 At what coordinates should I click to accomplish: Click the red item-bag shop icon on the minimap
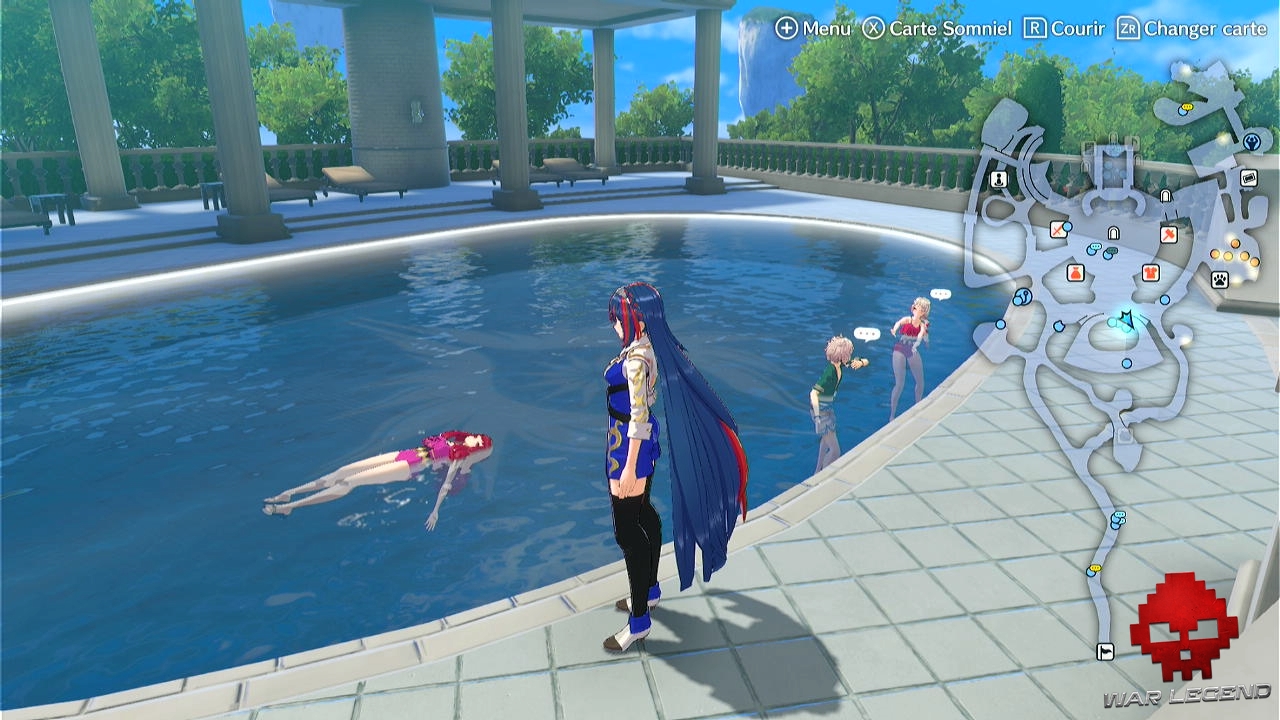coord(1075,273)
